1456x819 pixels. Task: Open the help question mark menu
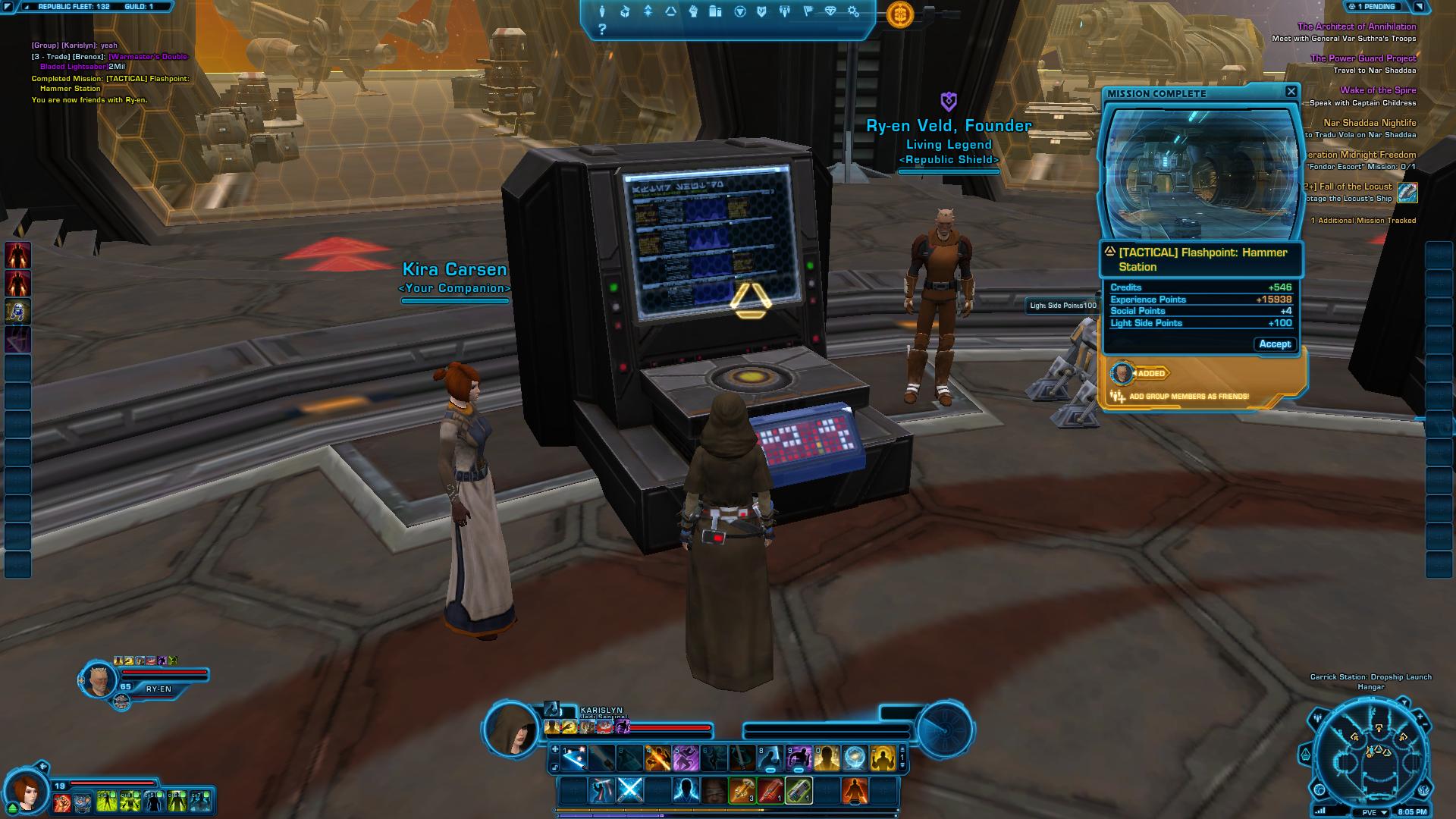[602, 30]
